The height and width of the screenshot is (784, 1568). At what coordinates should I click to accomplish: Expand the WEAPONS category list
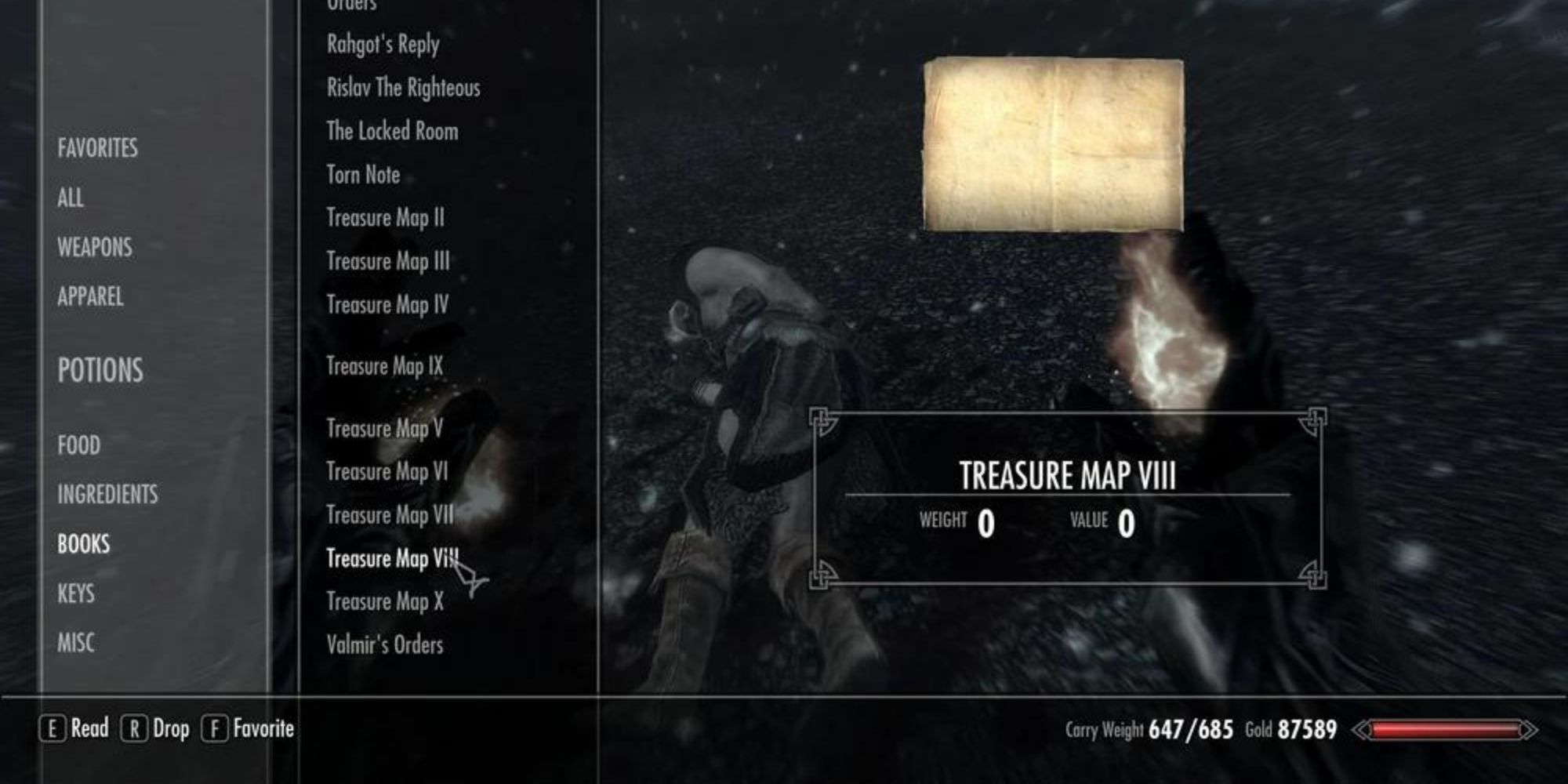(x=94, y=248)
